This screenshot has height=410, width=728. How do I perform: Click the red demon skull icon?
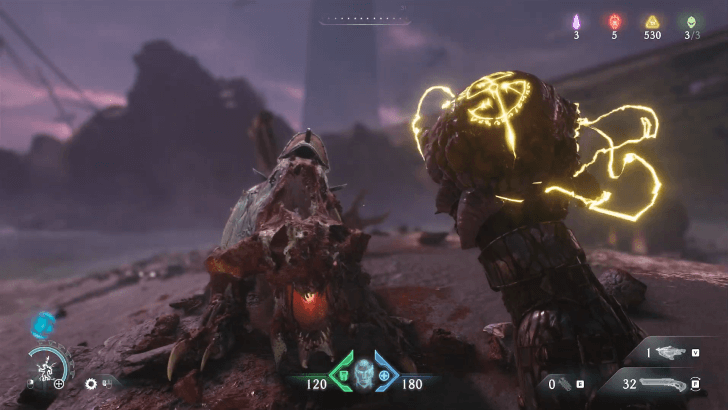click(614, 21)
